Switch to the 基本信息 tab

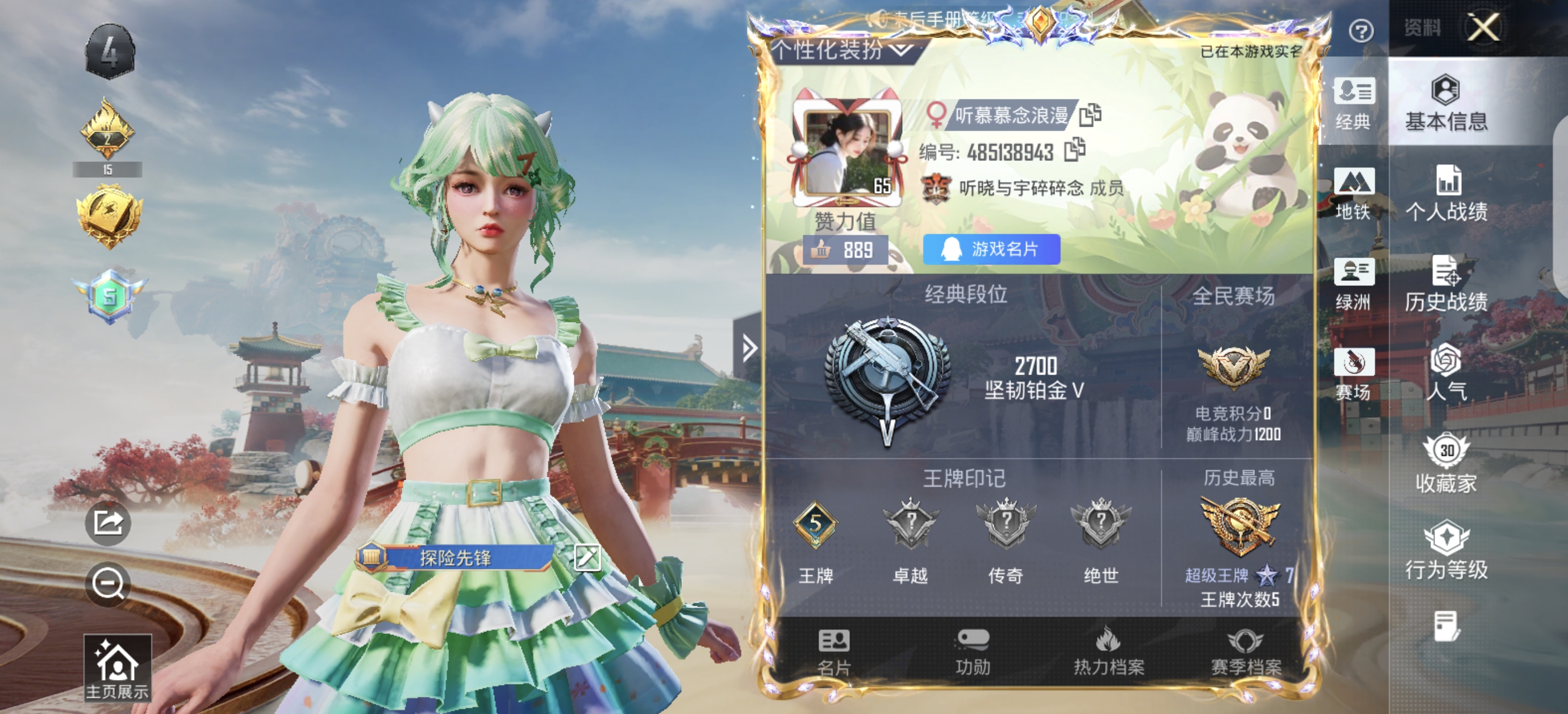click(x=1446, y=103)
